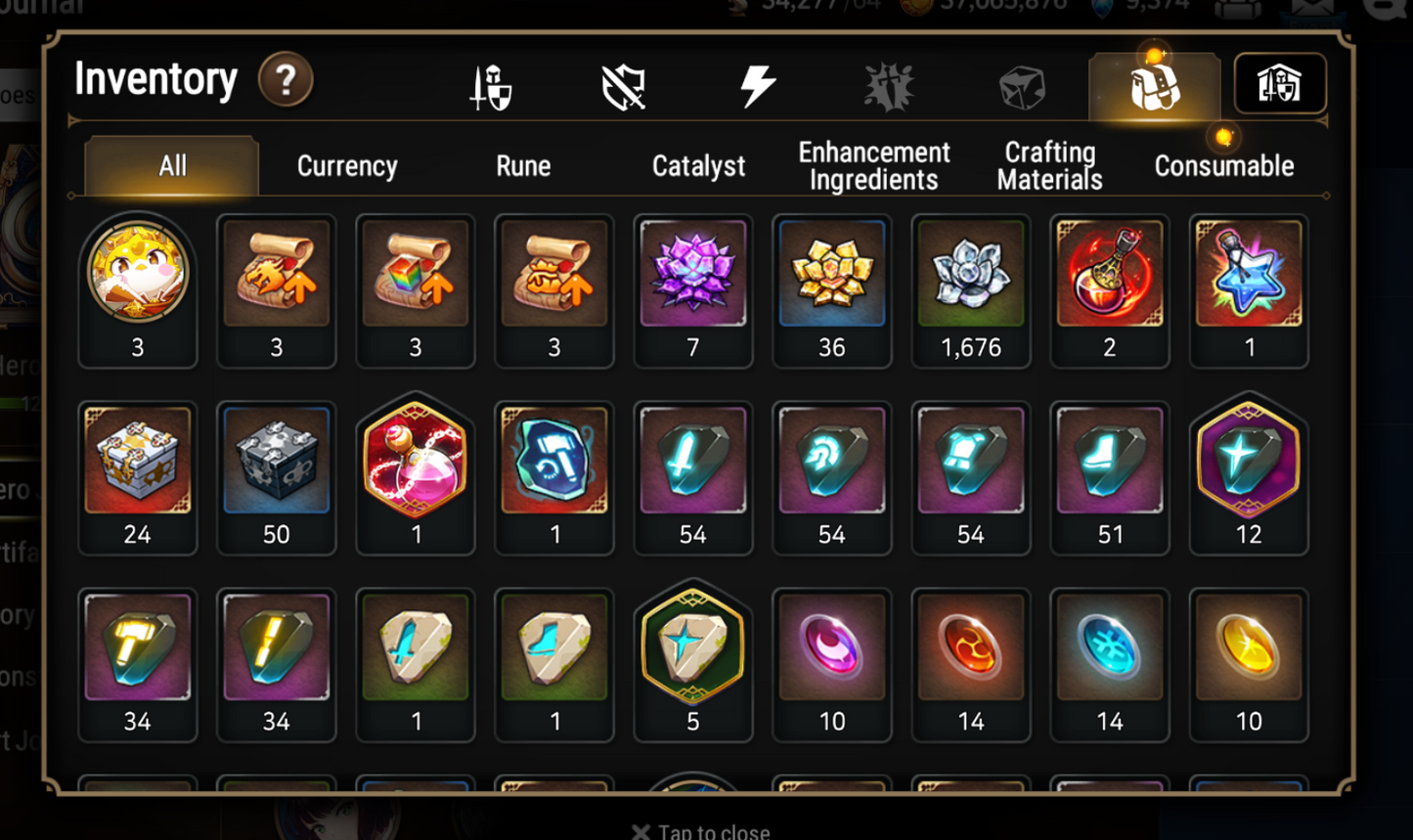Click the fortress storage icon at top right

coord(1281,85)
